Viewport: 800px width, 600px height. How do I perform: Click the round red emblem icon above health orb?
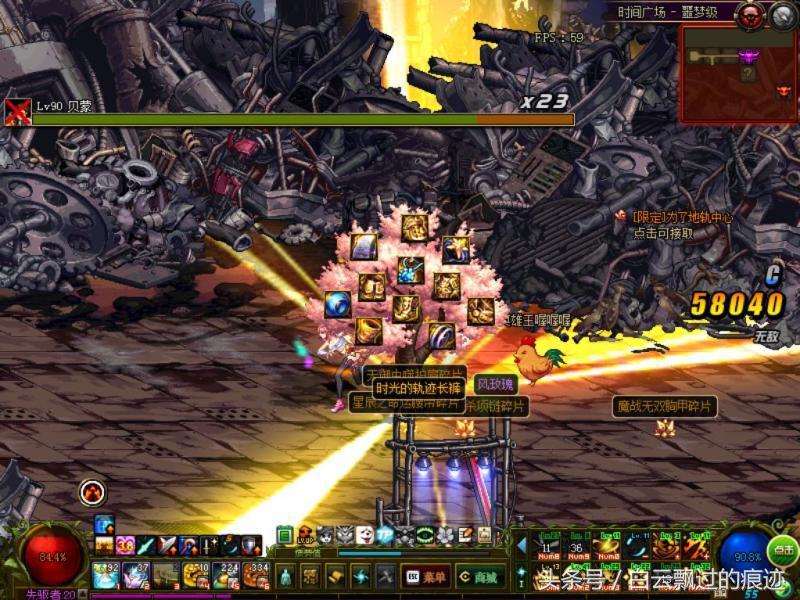coord(92,491)
